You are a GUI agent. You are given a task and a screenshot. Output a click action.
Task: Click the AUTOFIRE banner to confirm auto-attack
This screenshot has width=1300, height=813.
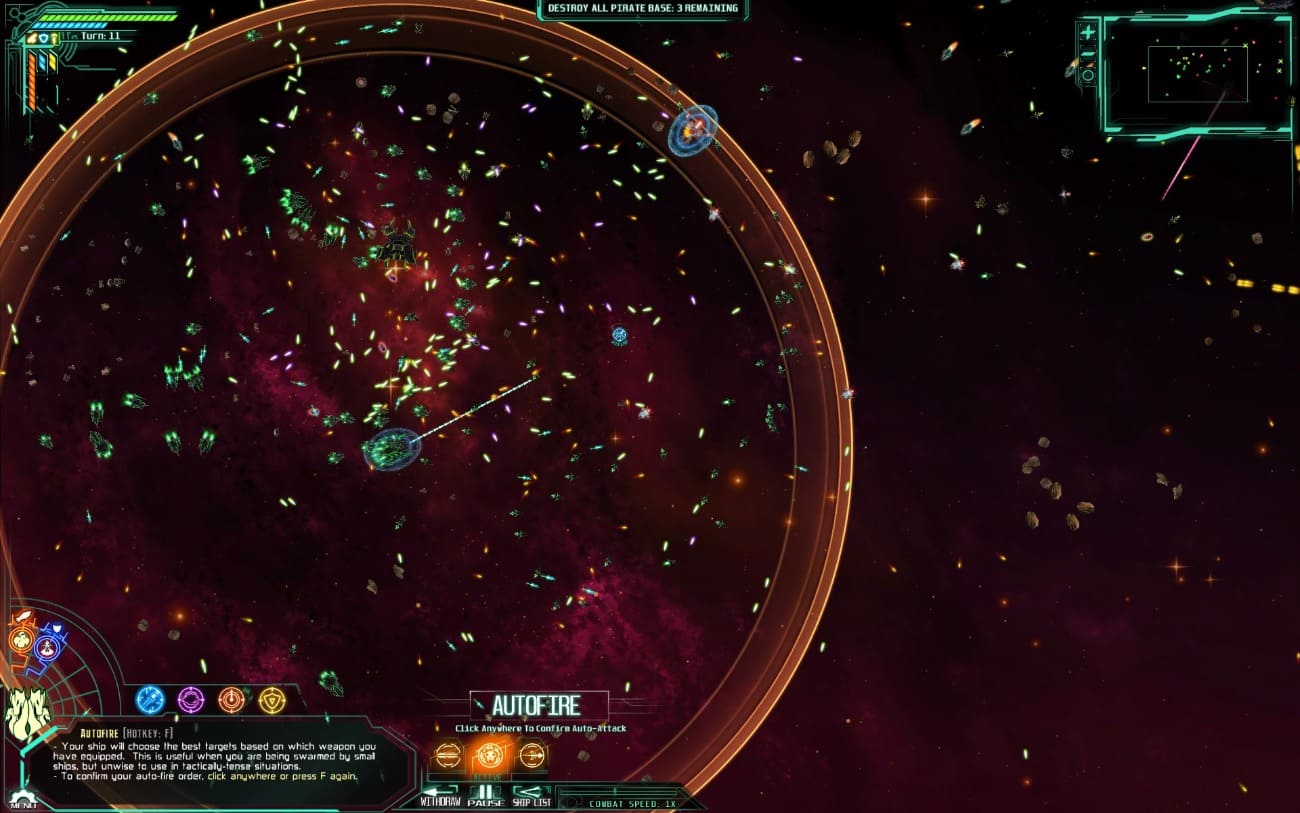(537, 705)
